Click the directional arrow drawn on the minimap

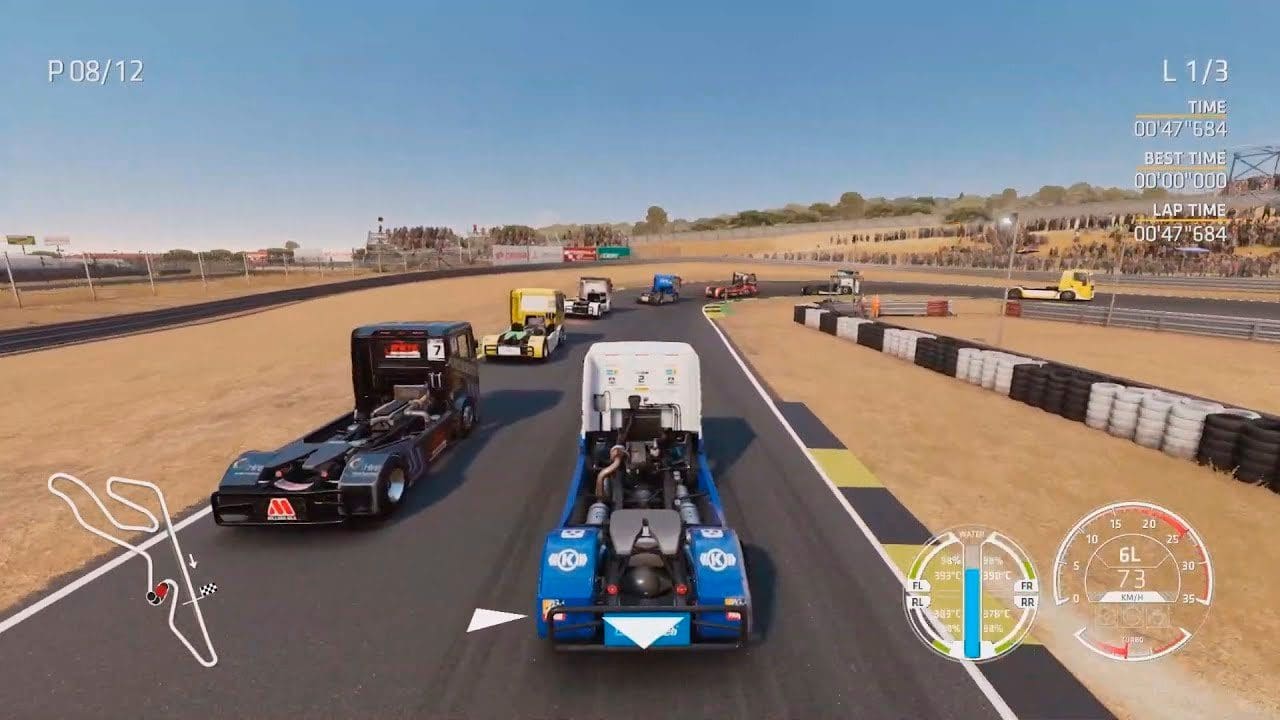point(192,559)
